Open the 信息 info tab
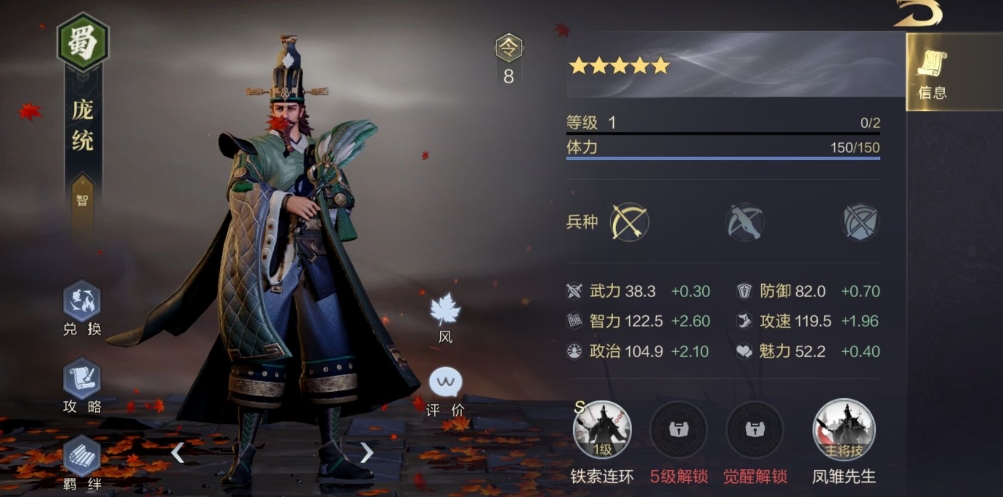 coord(932,72)
